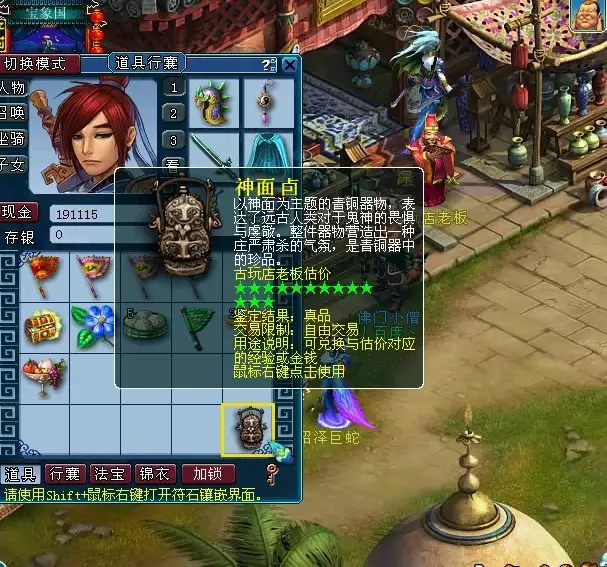The image size is (607, 567).
Task: Select equipment set 2 button
Action: (174, 114)
